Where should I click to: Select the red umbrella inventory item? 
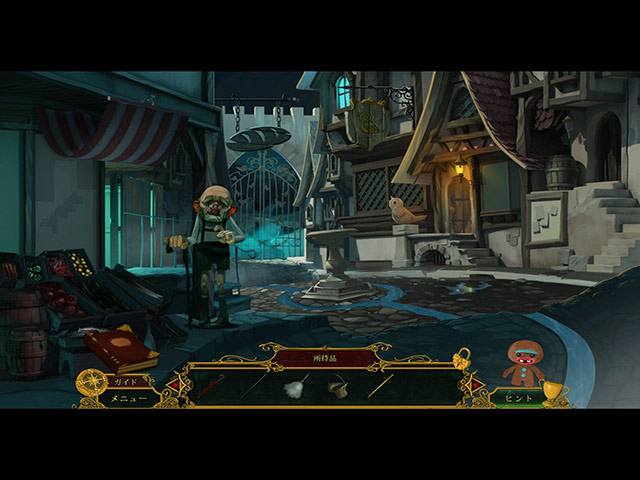tap(212, 386)
